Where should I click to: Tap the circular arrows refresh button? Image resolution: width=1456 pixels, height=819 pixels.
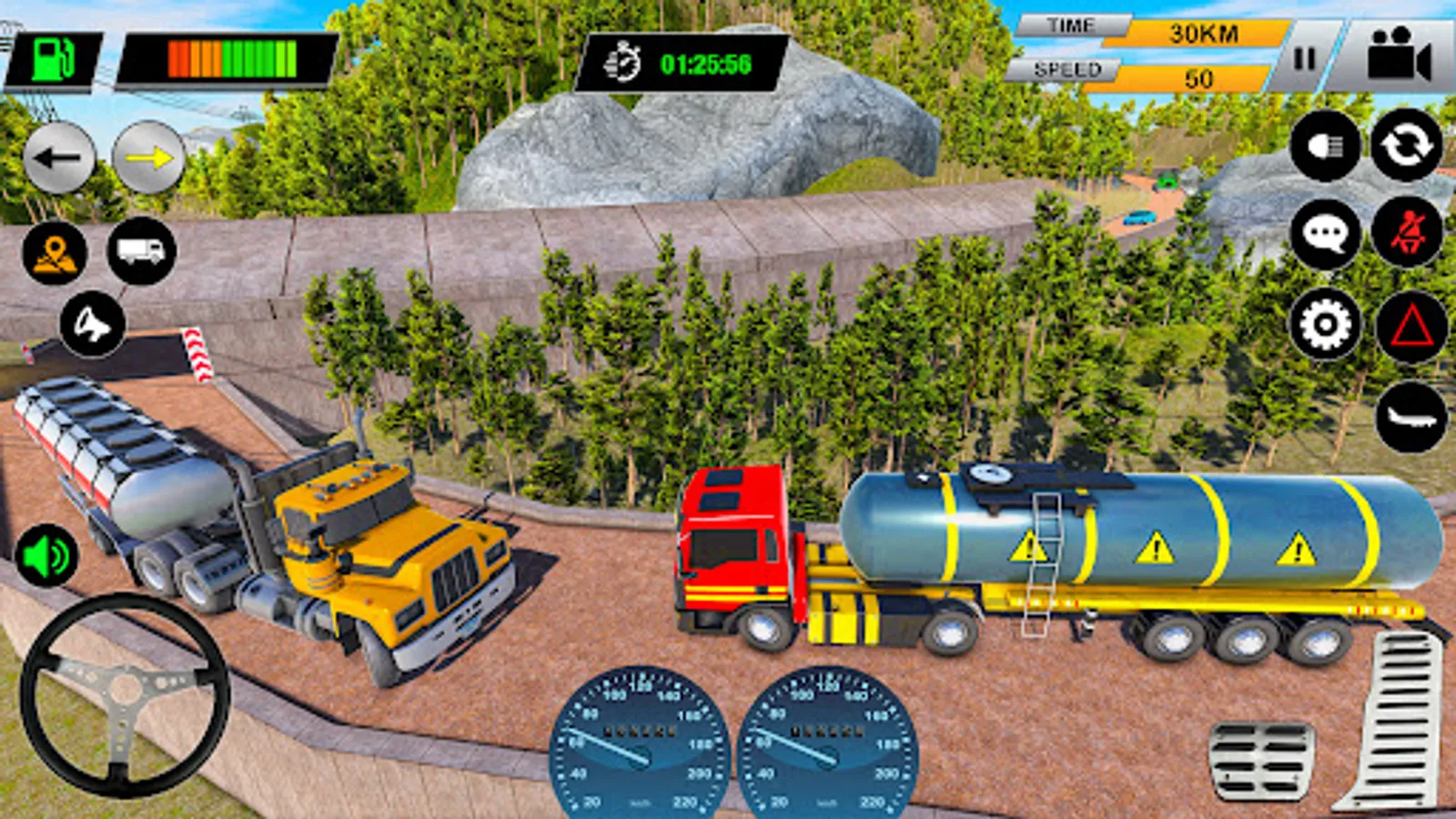[1407, 145]
